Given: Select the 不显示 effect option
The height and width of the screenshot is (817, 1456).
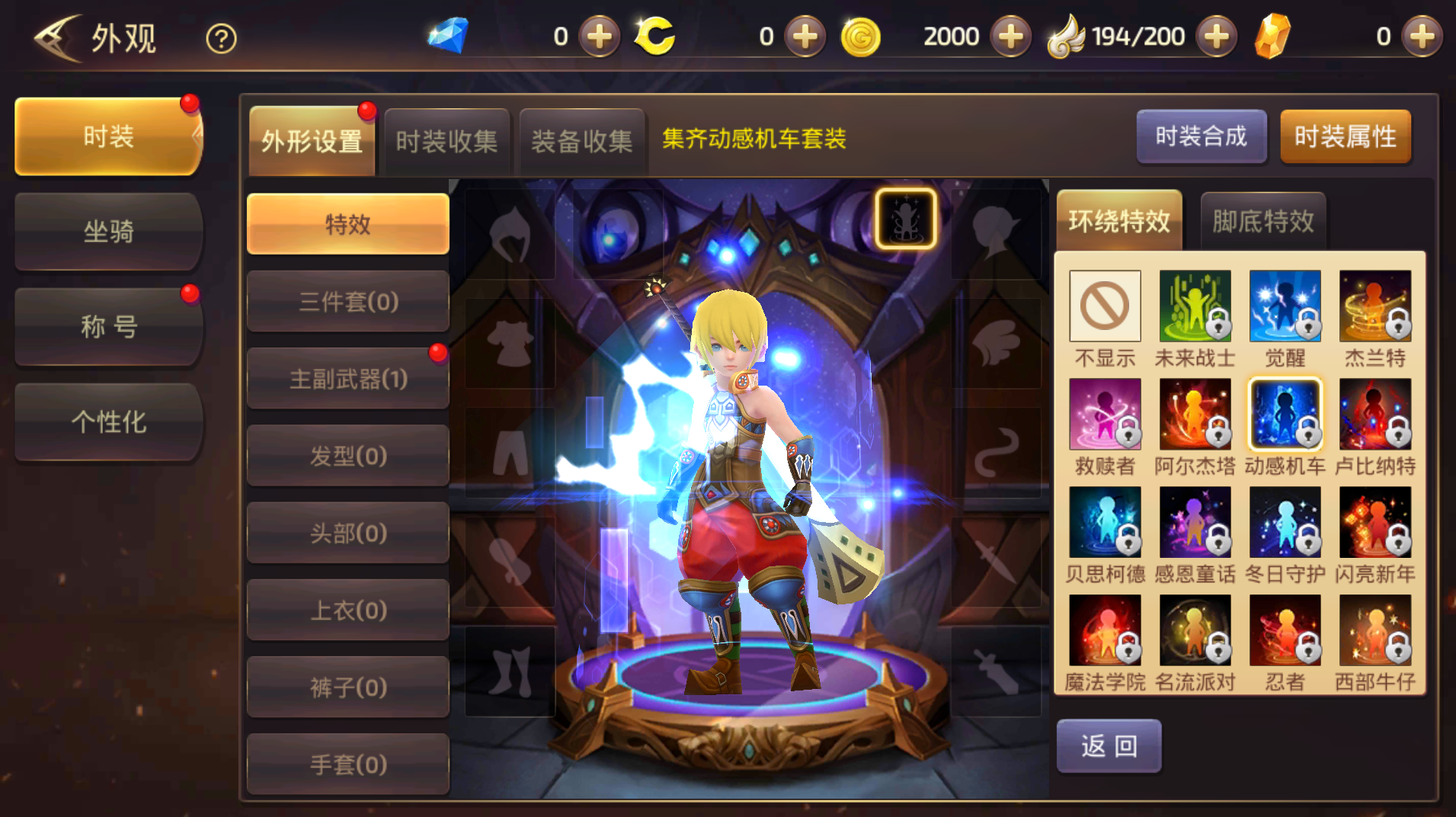Looking at the screenshot, I should [1106, 305].
